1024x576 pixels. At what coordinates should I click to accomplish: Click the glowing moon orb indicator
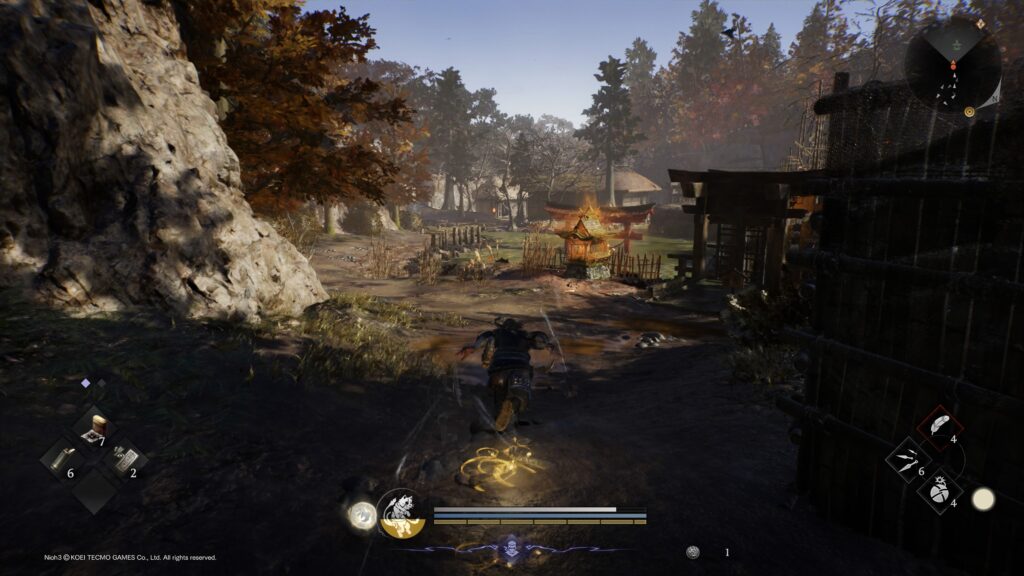click(983, 499)
